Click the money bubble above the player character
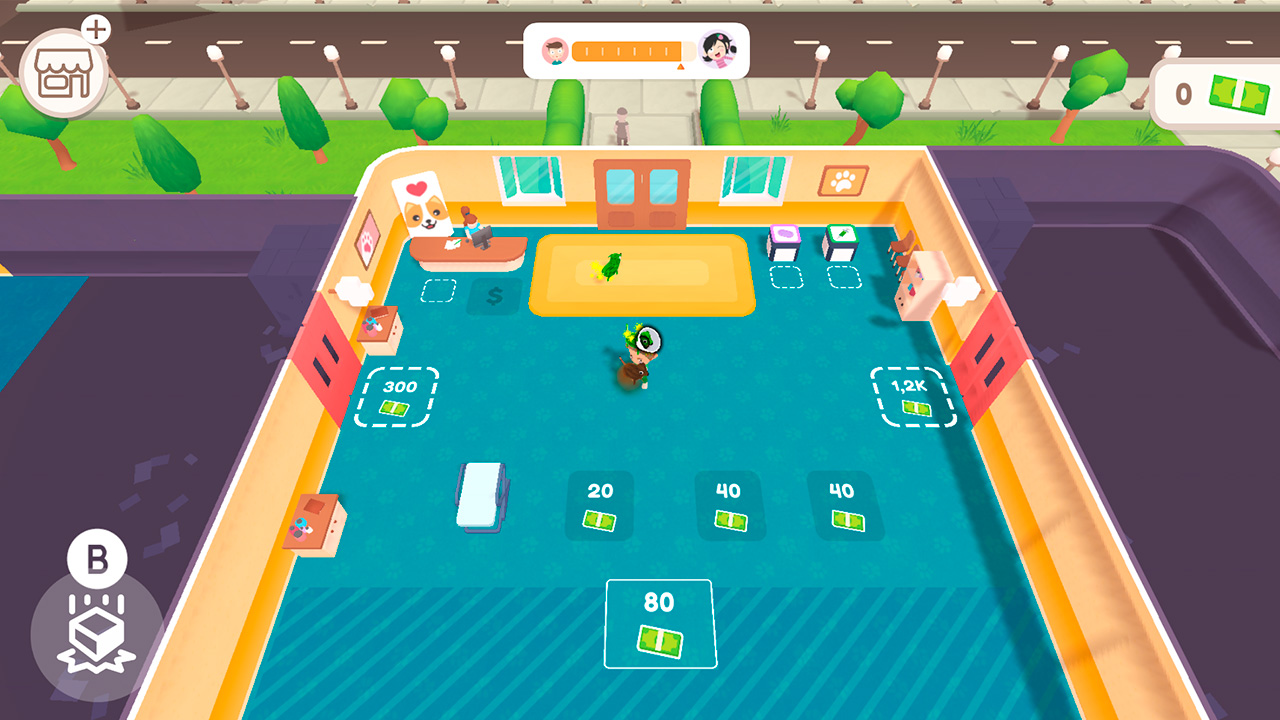The height and width of the screenshot is (720, 1280). pyautogui.click(x=650, y=340)
